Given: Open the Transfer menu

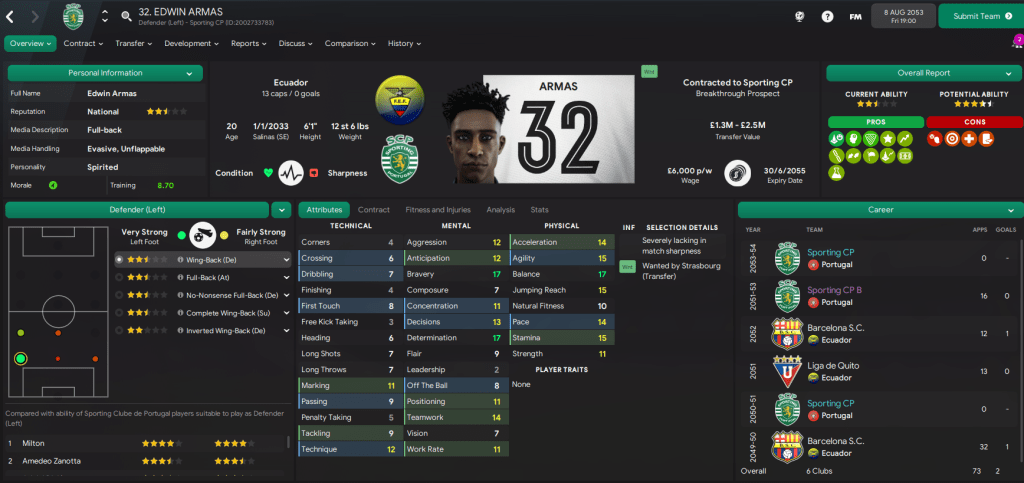Looking at the screenshot, I should click(133, 44).
